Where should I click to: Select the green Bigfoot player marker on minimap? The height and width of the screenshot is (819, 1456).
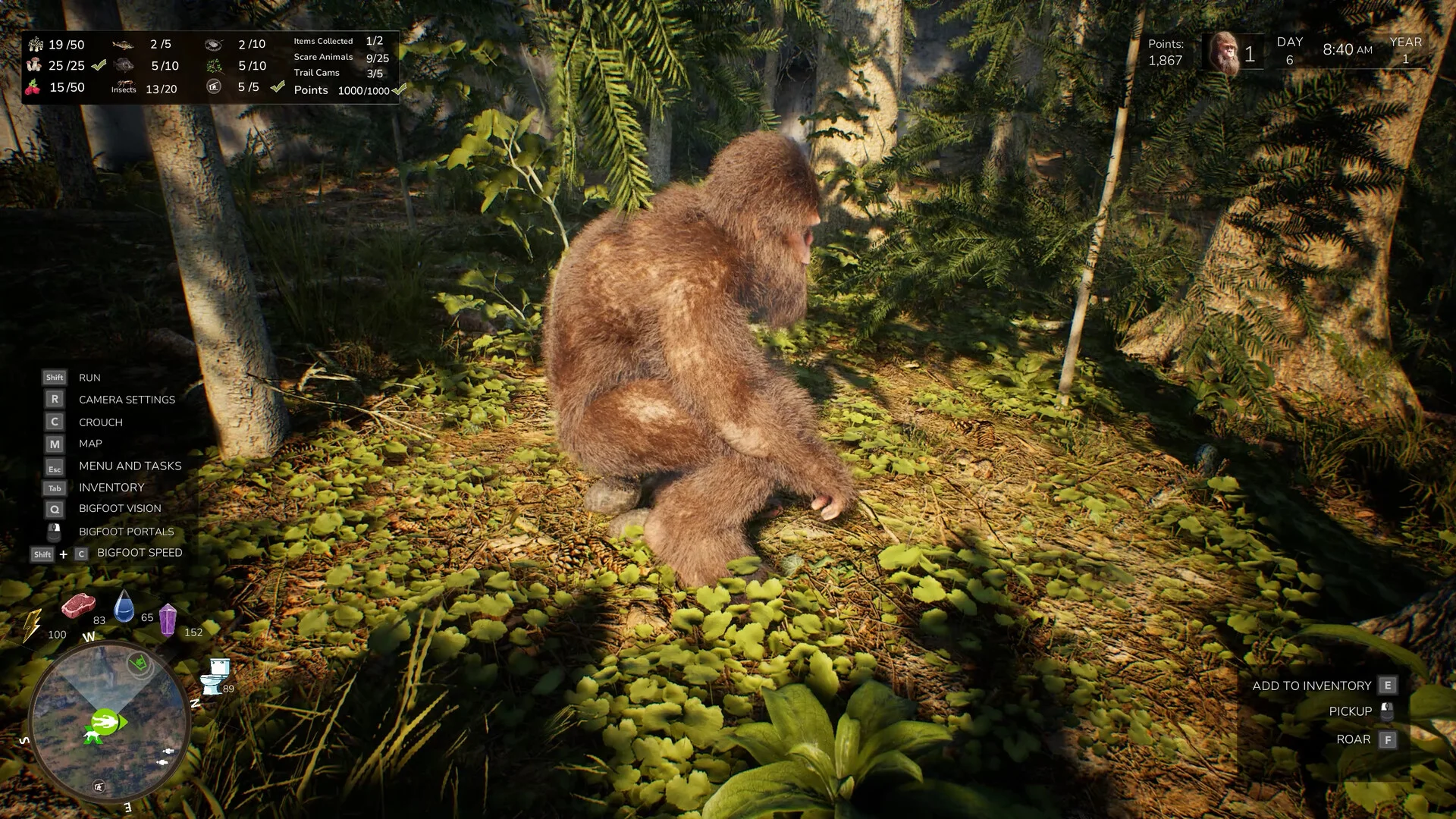[106, 722]
